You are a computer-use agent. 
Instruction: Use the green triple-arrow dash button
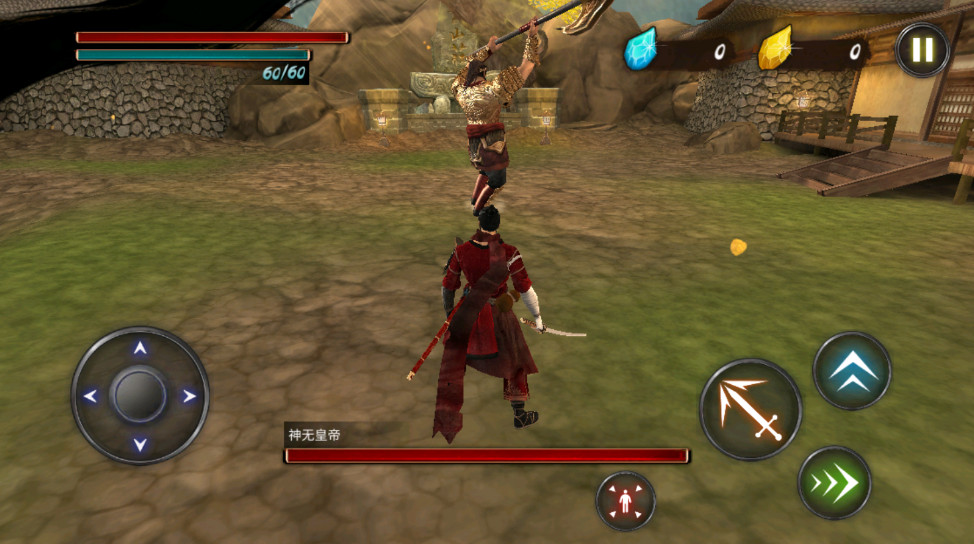point(834,483)
